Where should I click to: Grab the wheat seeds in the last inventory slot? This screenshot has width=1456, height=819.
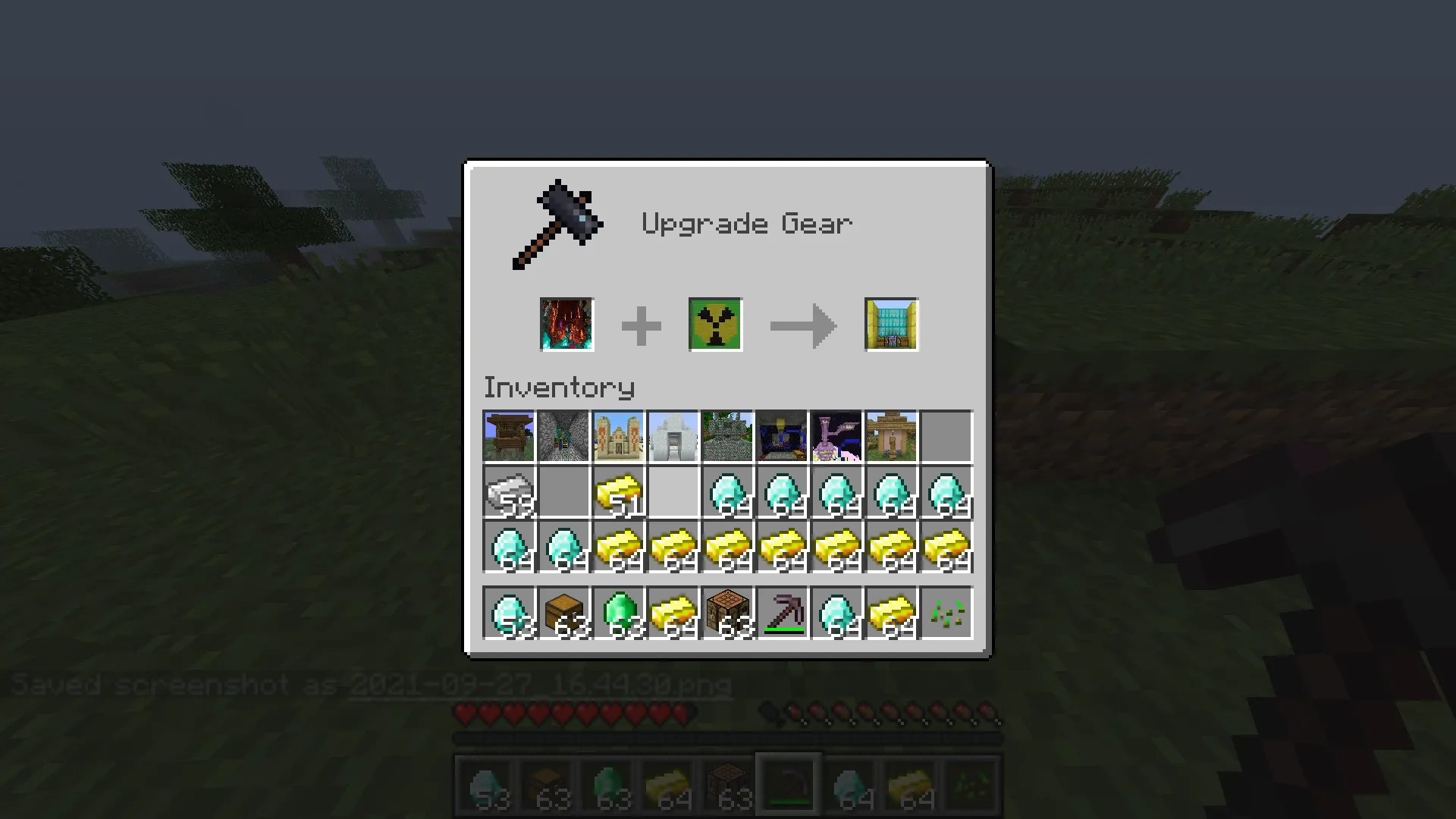click(x=945, y=613)
